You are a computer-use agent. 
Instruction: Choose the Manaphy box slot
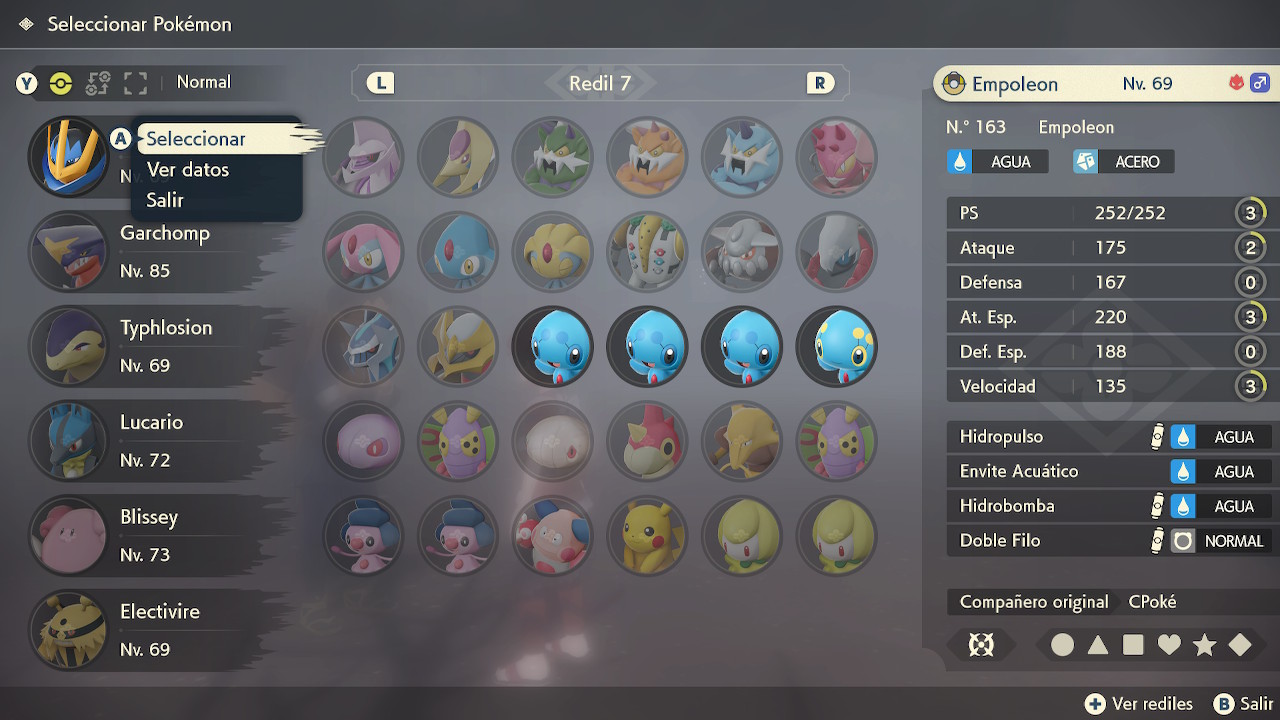click(837, 347)
